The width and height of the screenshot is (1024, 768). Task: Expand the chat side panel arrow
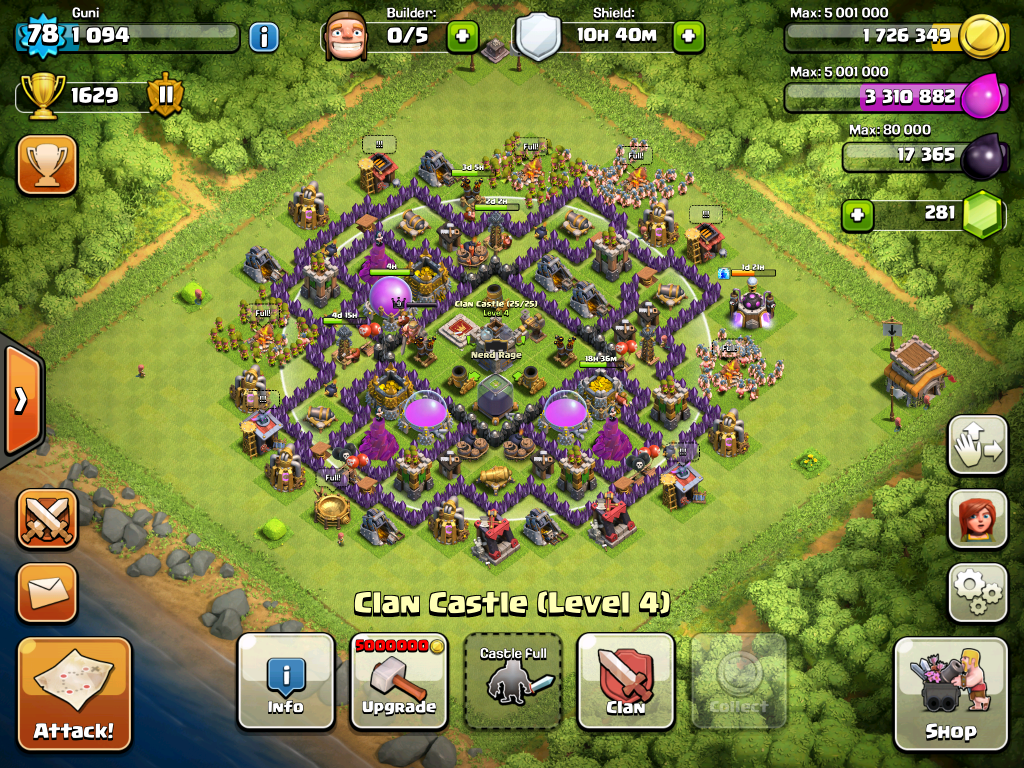point(21,400)
